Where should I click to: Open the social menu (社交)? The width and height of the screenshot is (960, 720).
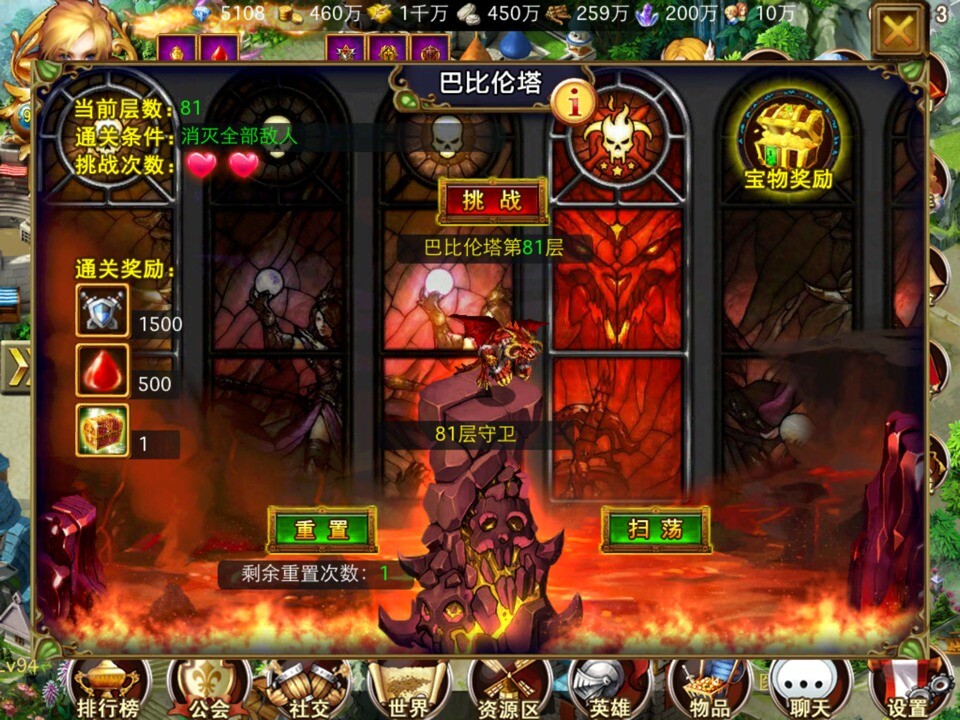point(309,690)
